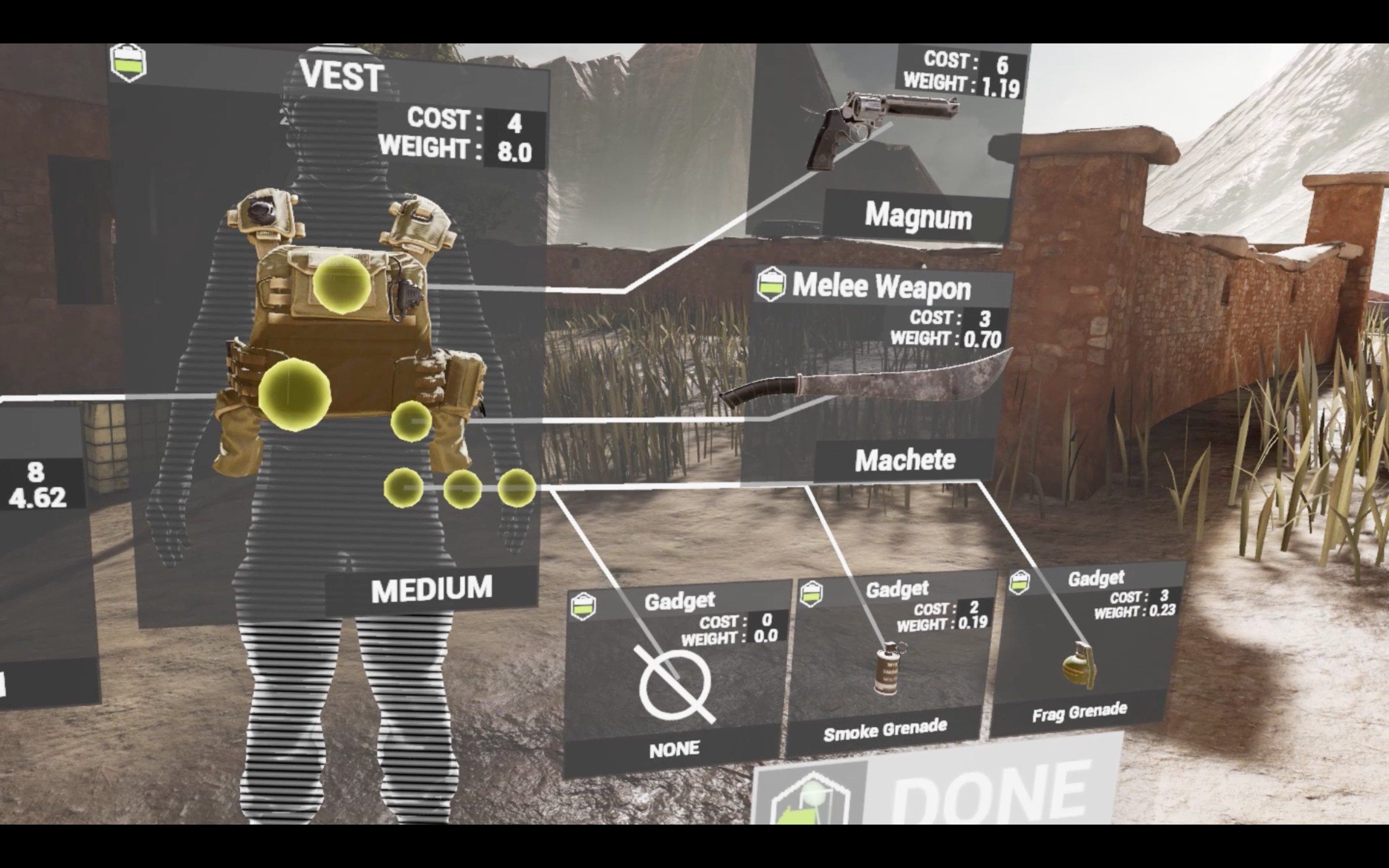Click the green charge level bar on VEST battery
This screenshot has height=868, width=1389.
tap(129, 67)
